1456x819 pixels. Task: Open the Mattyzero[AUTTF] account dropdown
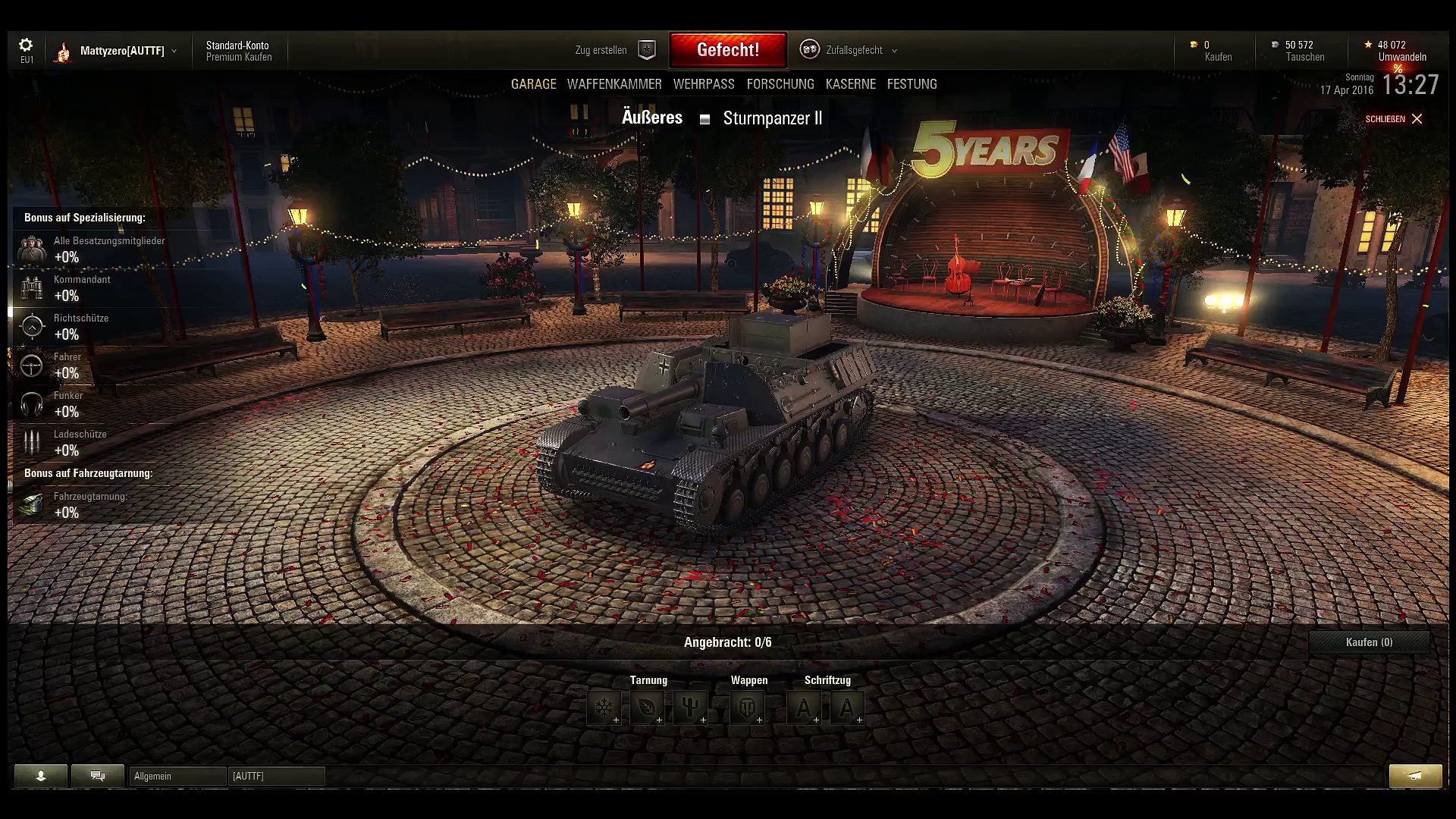pos(122,51)
